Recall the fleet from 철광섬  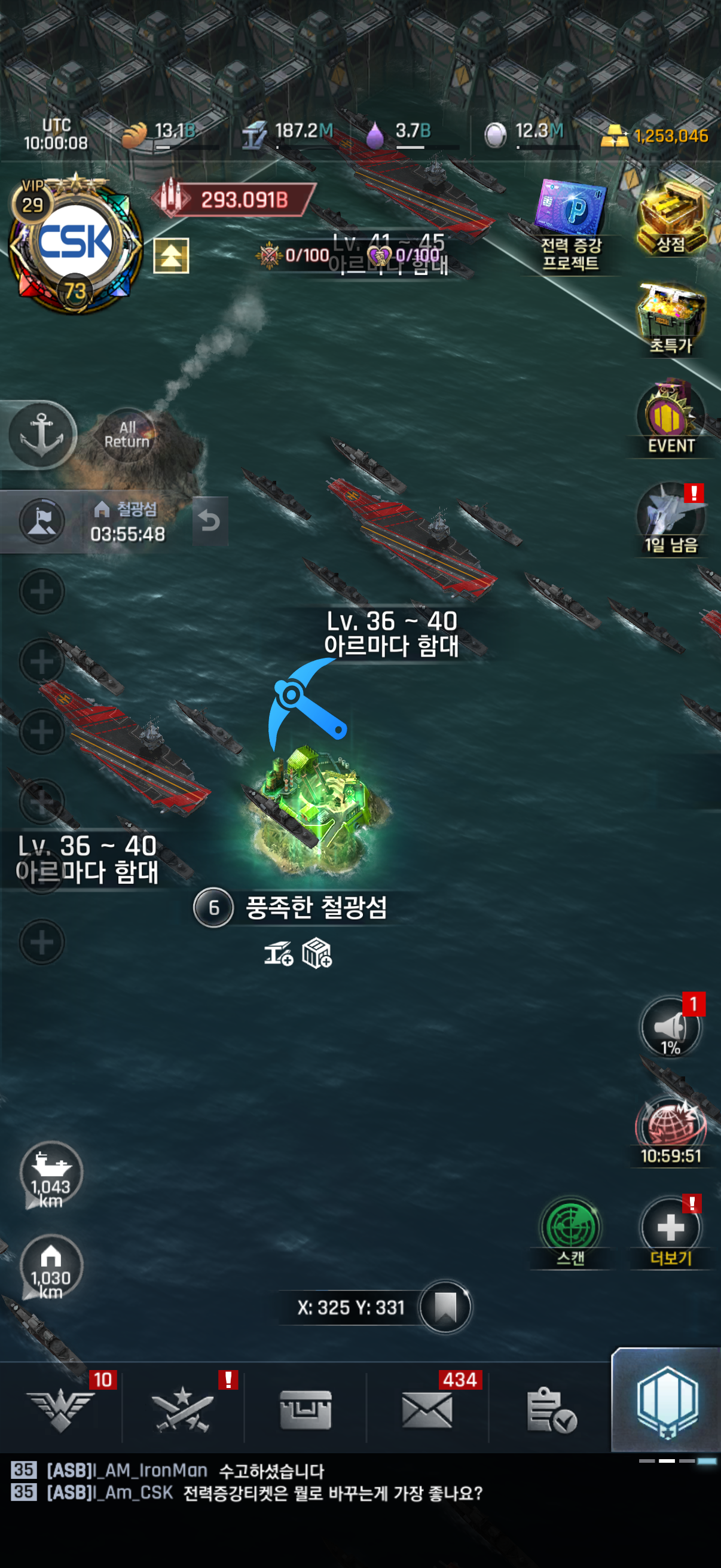210,521
